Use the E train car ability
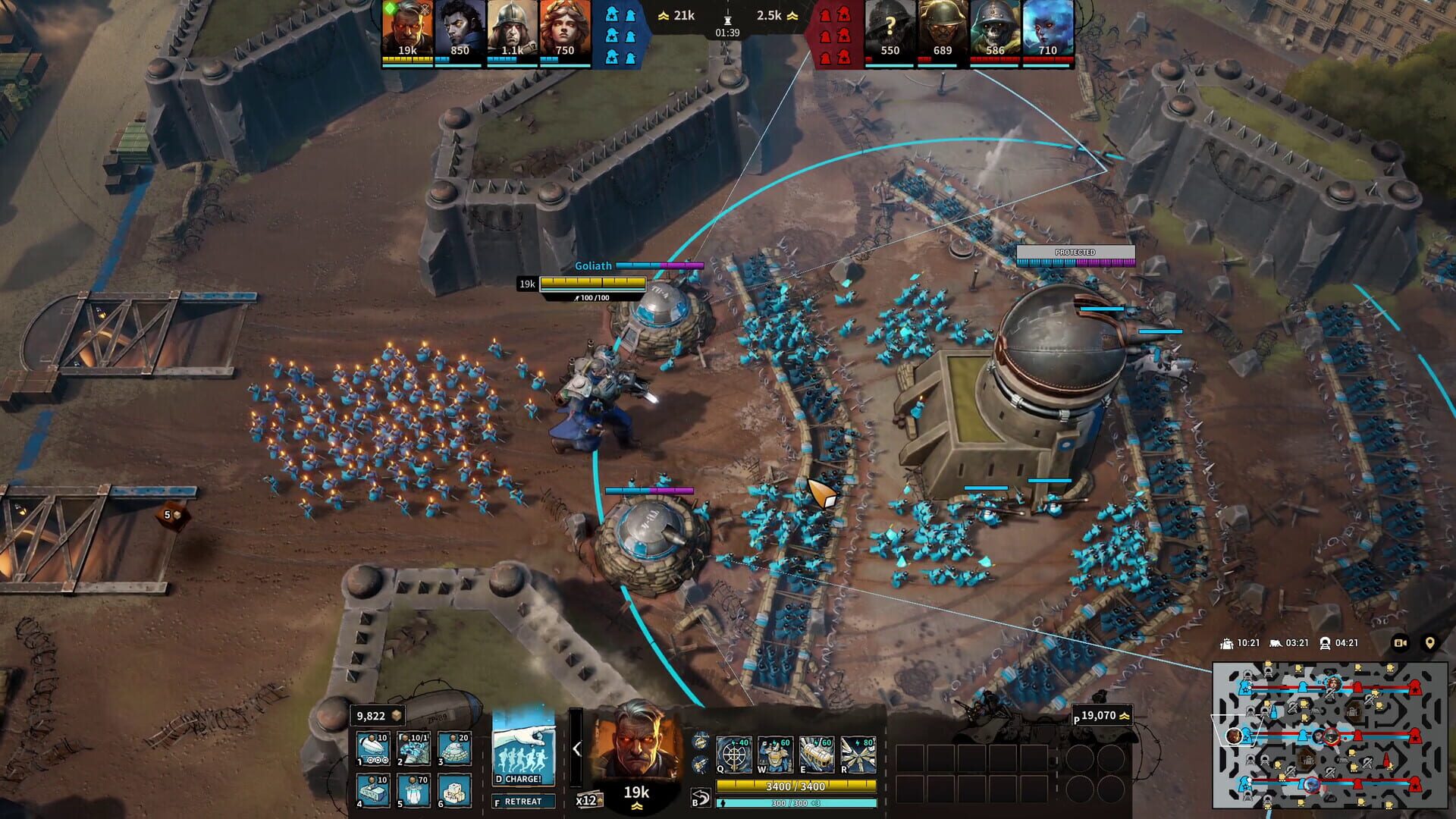Screen dimensions: 1456x819 click(817, 755)
